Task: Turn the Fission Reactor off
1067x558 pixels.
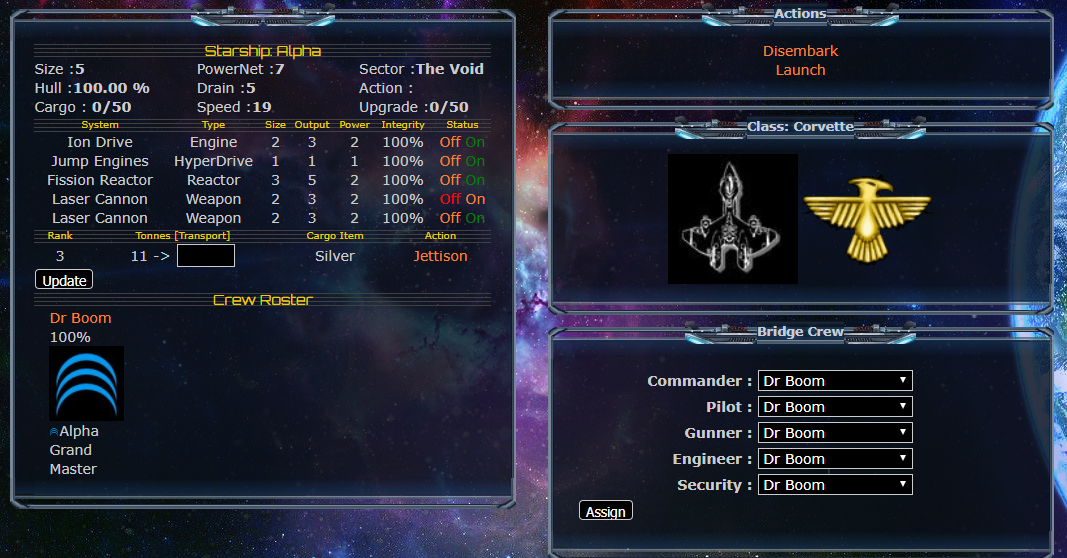Action: [x=450, y=180]
